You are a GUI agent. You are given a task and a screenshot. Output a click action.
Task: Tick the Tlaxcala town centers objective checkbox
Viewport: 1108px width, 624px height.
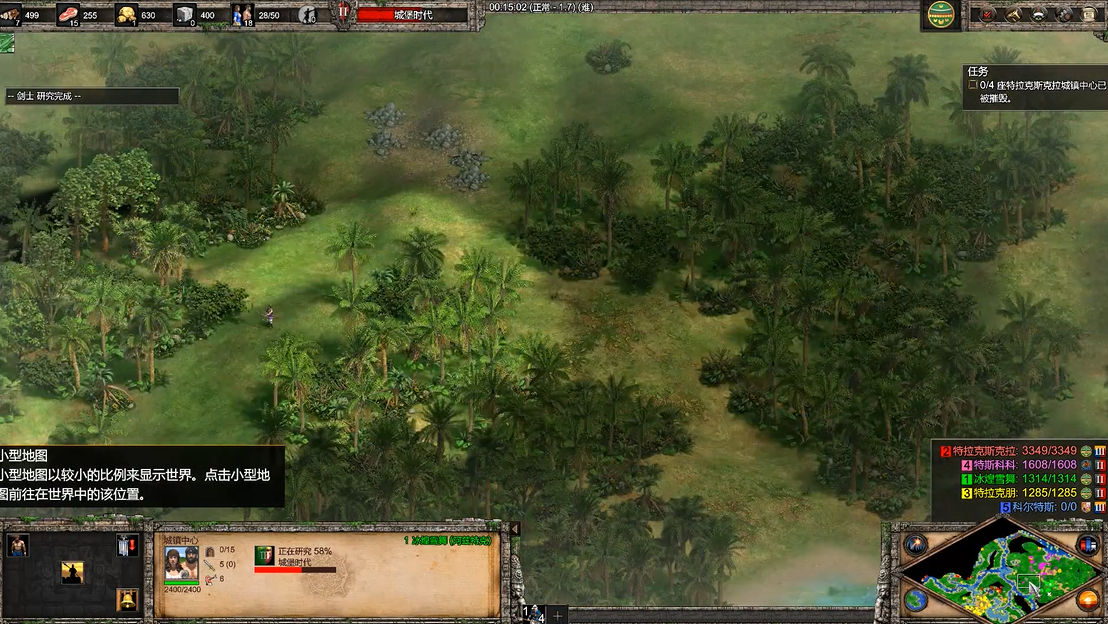[x=973, y=86]
